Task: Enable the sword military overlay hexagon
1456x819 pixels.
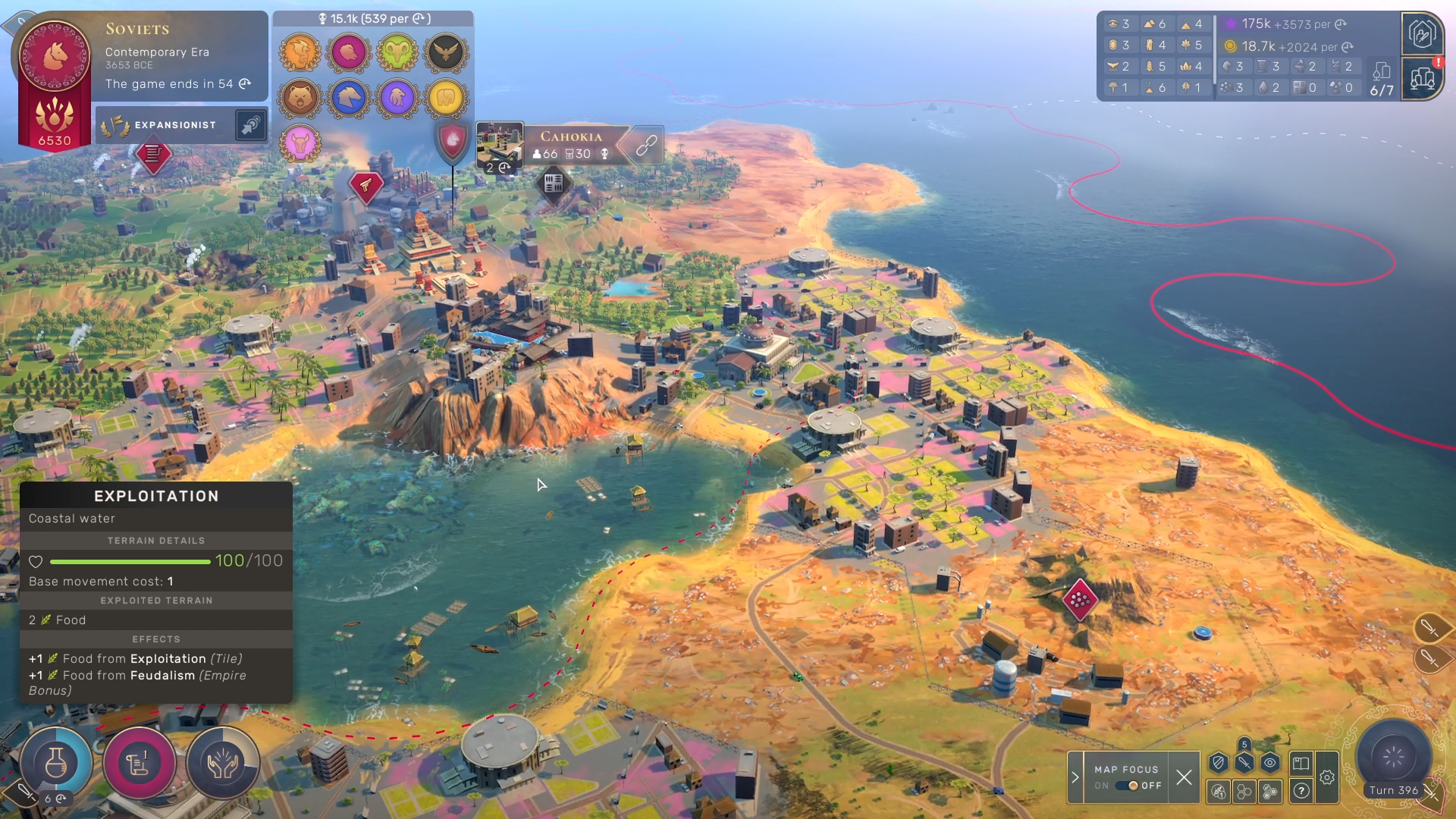Action: [1244, 764]
